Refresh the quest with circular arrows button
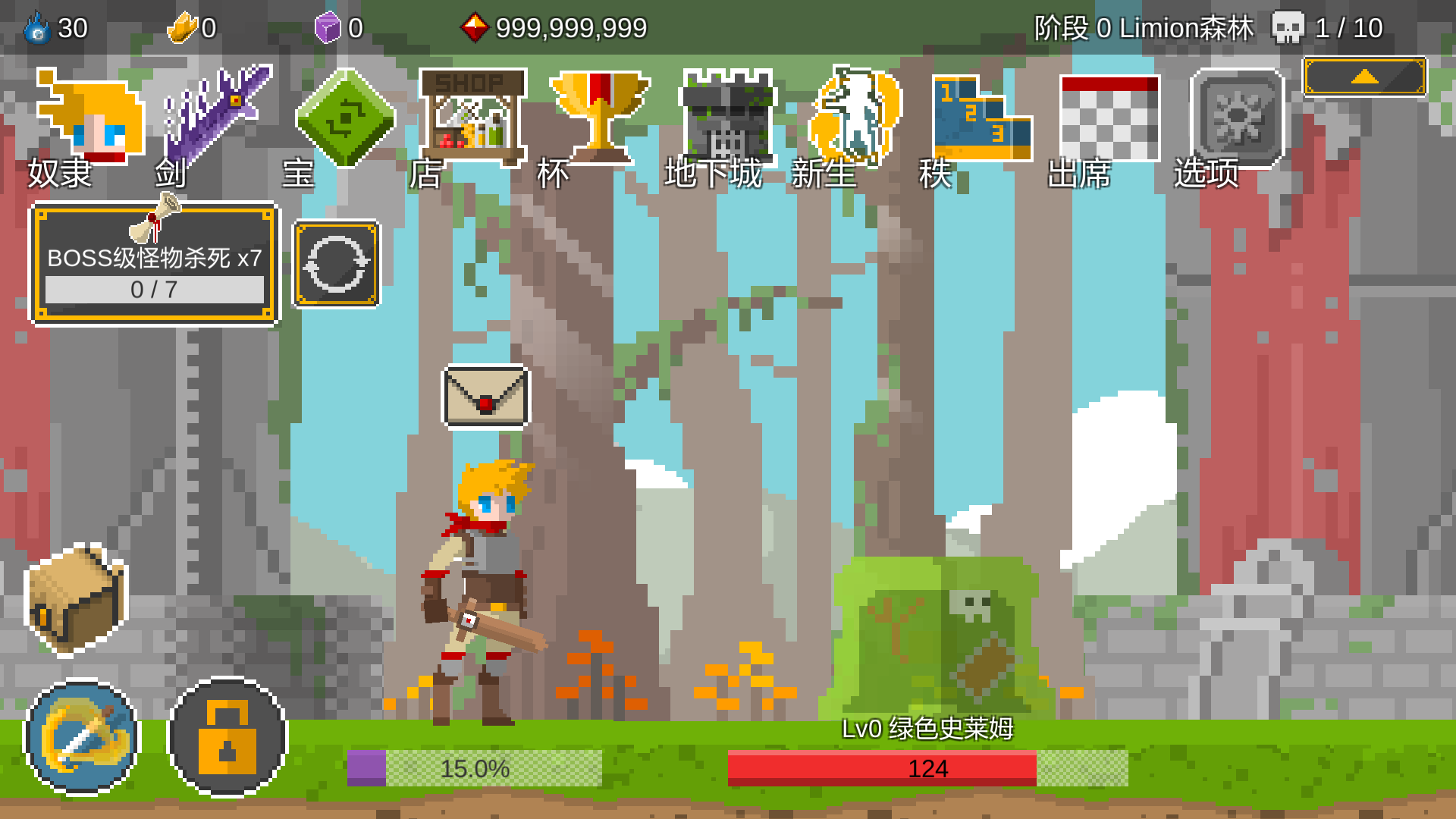1456x819 pixels. [337, 264]
